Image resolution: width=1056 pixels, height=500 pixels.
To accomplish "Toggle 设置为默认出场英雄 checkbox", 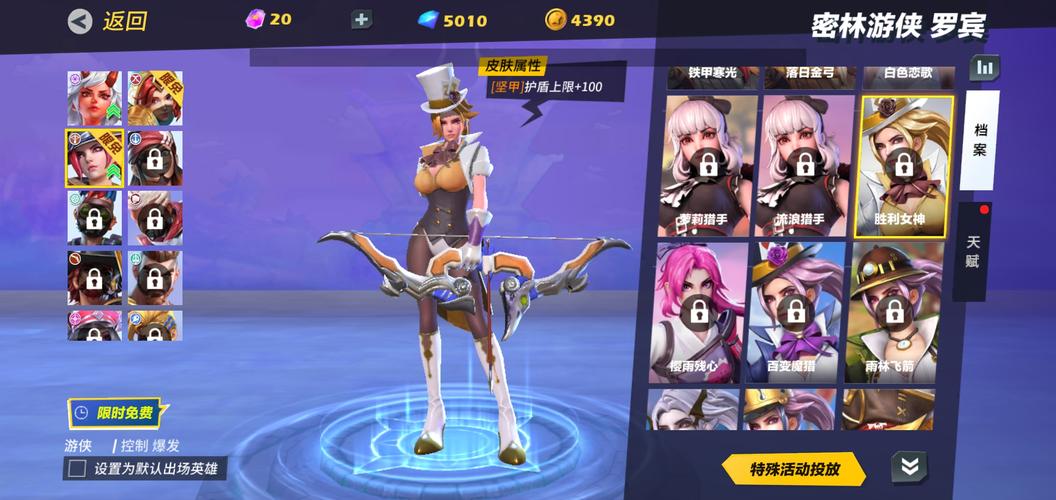I will coord(76,468).
